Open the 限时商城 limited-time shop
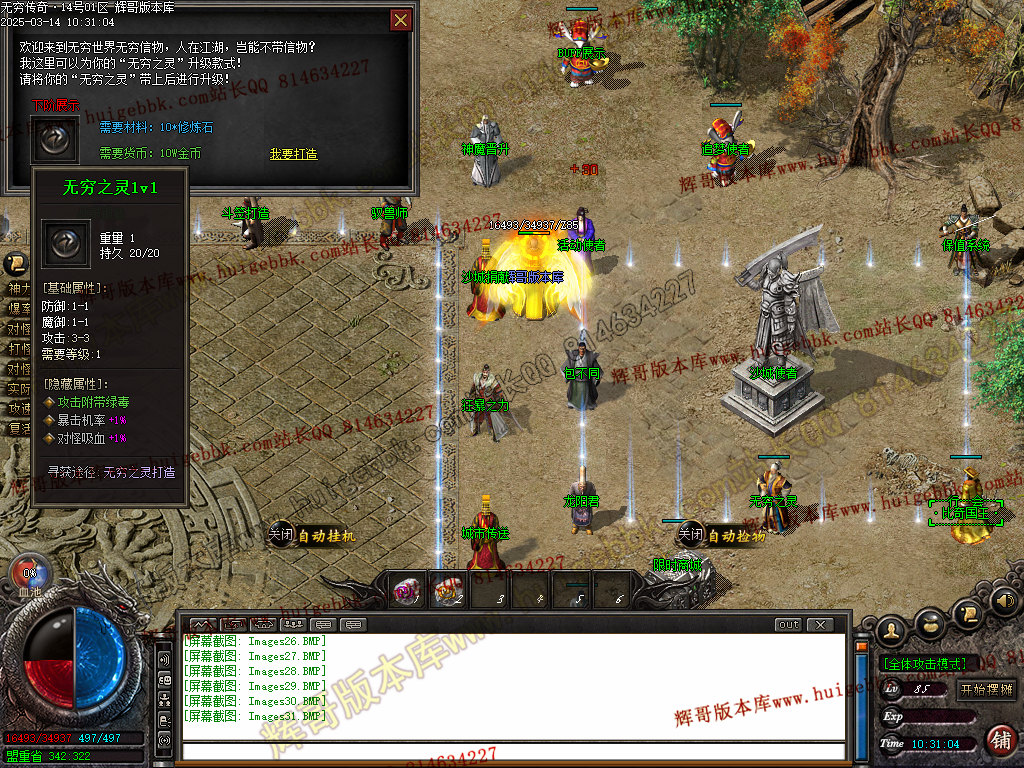Screen dimensions: 1024x768 coord(677,566)
